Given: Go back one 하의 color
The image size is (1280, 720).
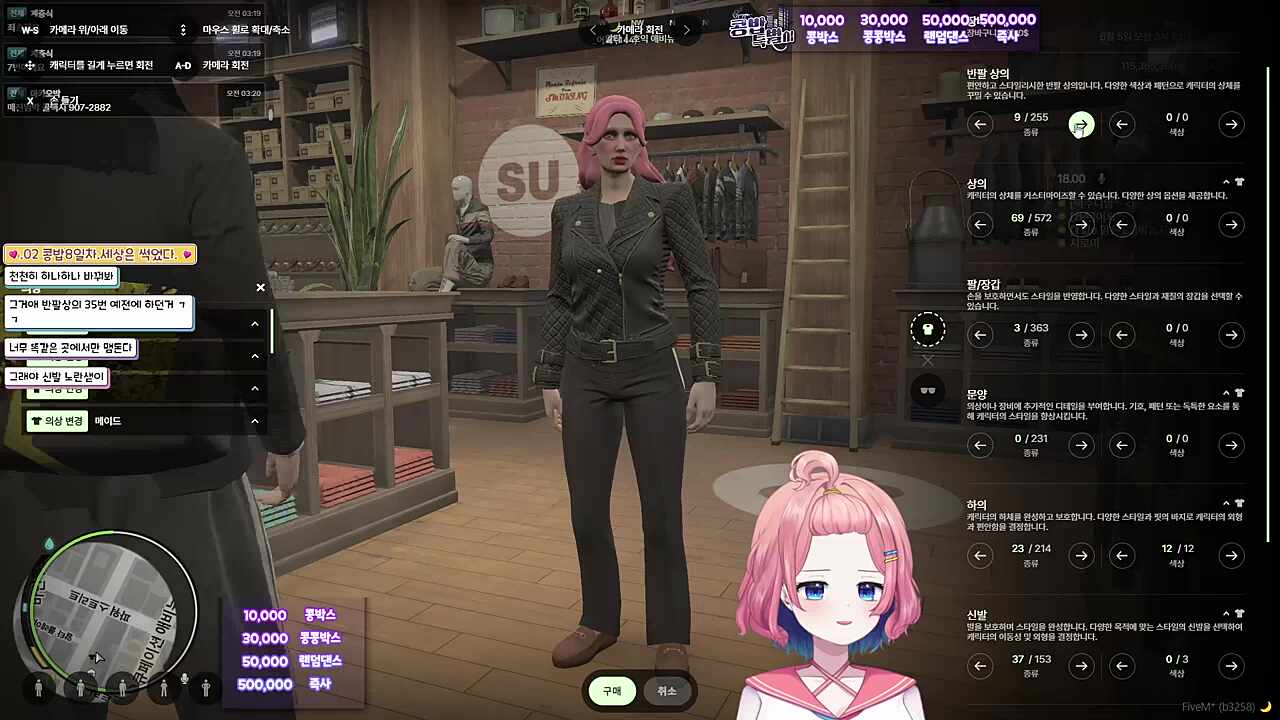Looking at the screenshot, I should click(x=1123, y=555).
